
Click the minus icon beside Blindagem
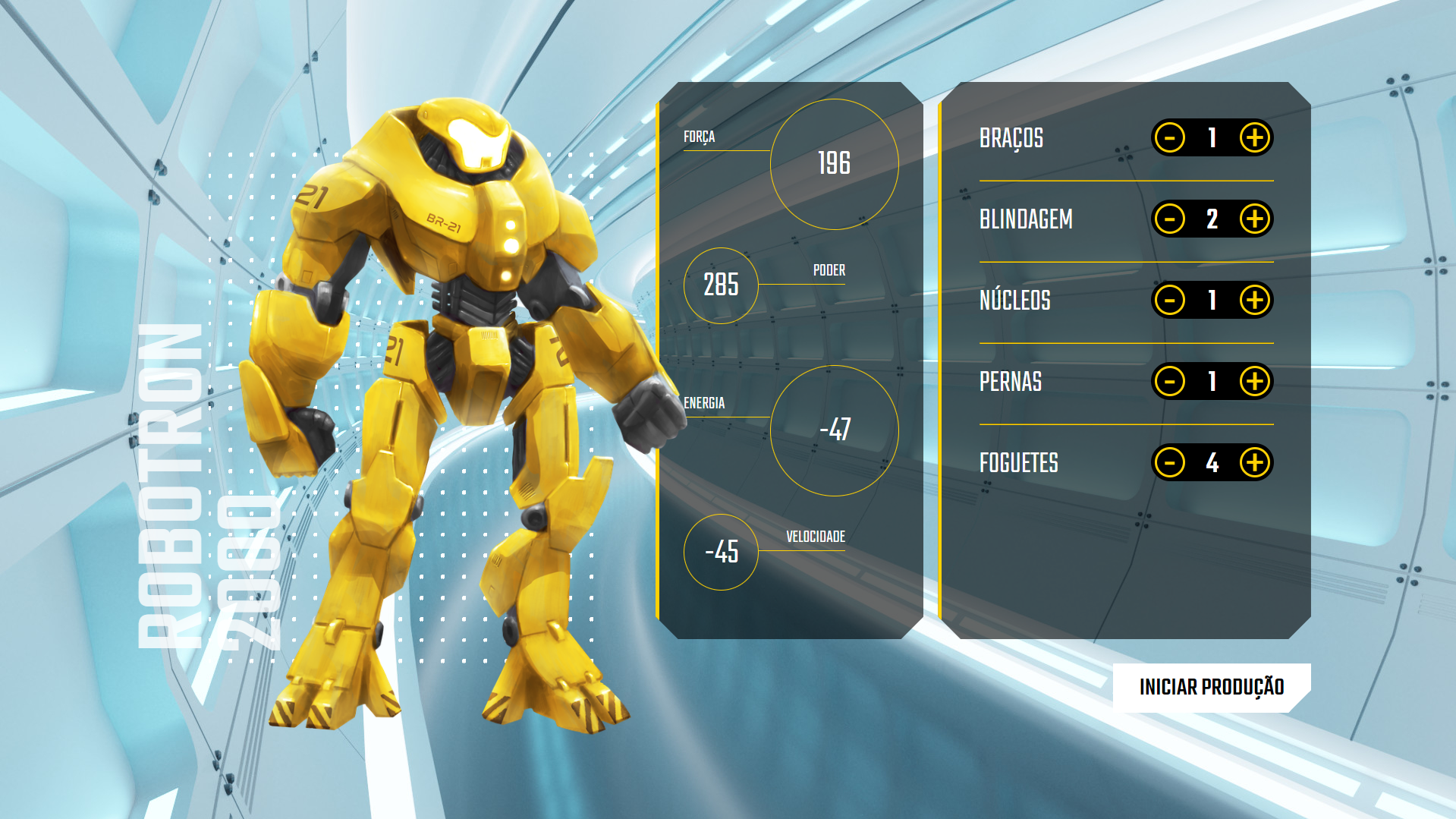(x=1170, y=219)
